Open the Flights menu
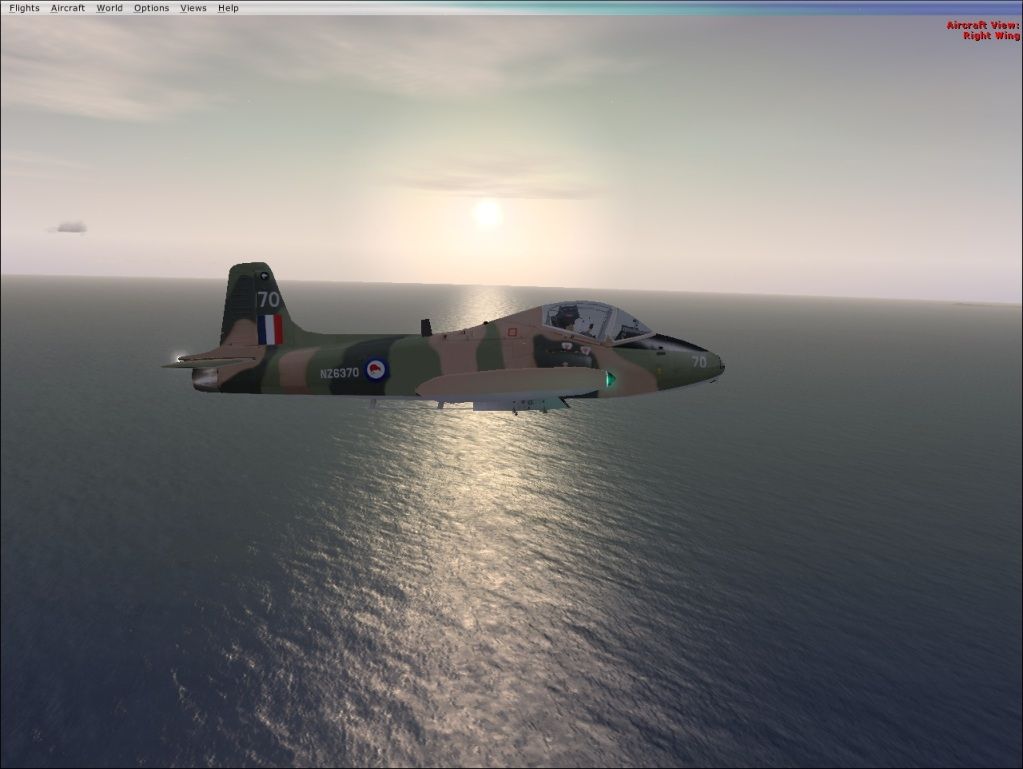The height and width of the screenshot is (769, 1023). [x=24, y=8]
